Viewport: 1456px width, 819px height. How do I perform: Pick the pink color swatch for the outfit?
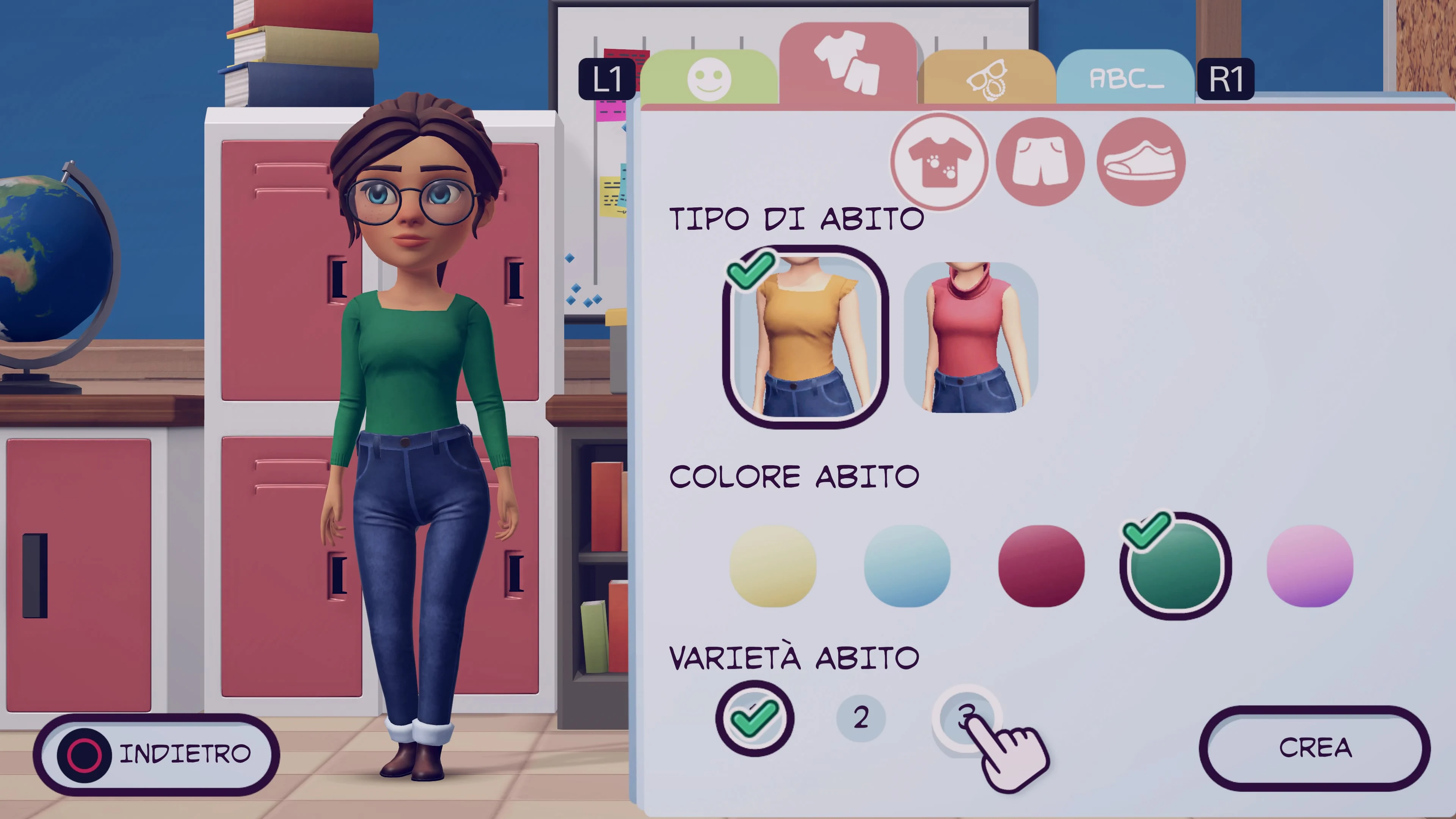1310,566
